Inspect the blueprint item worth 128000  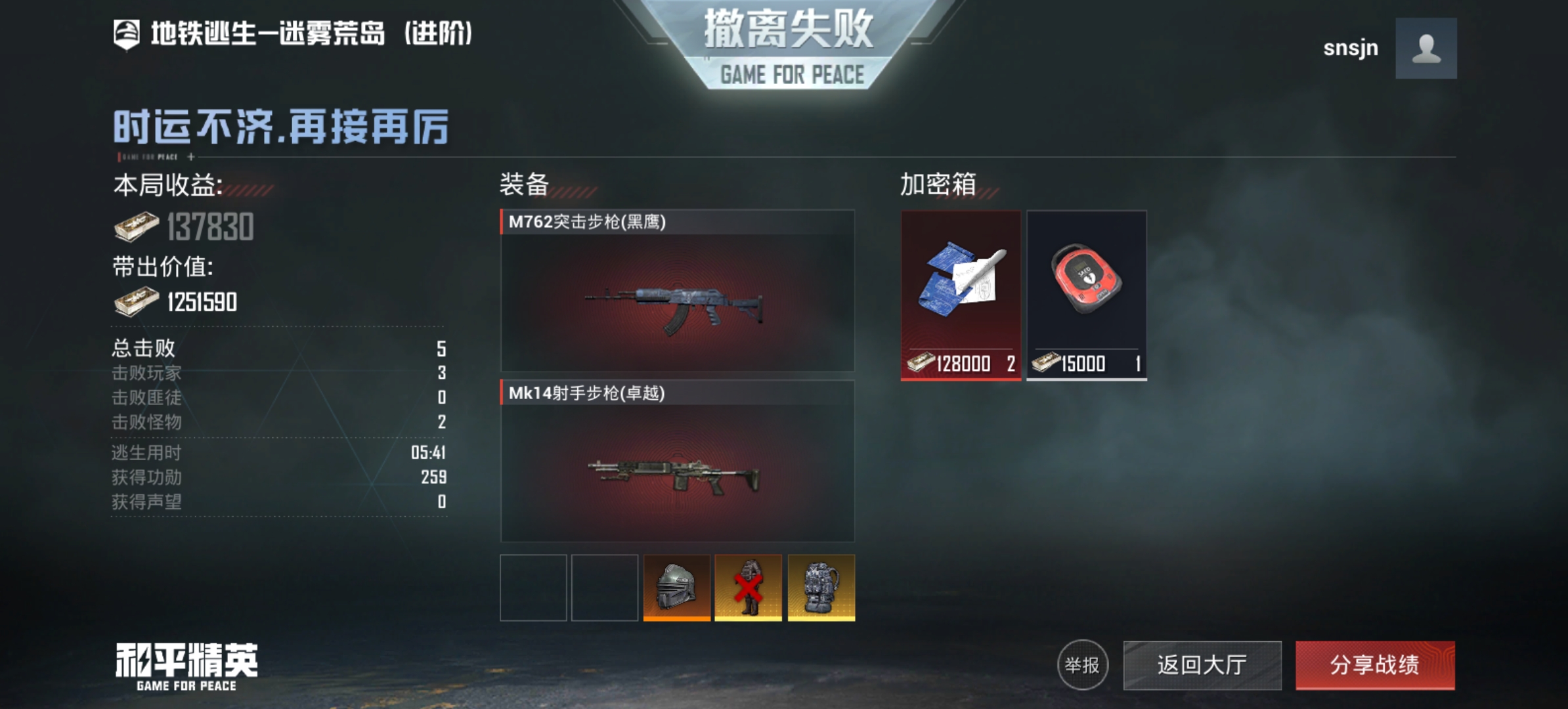coord(961,295)
